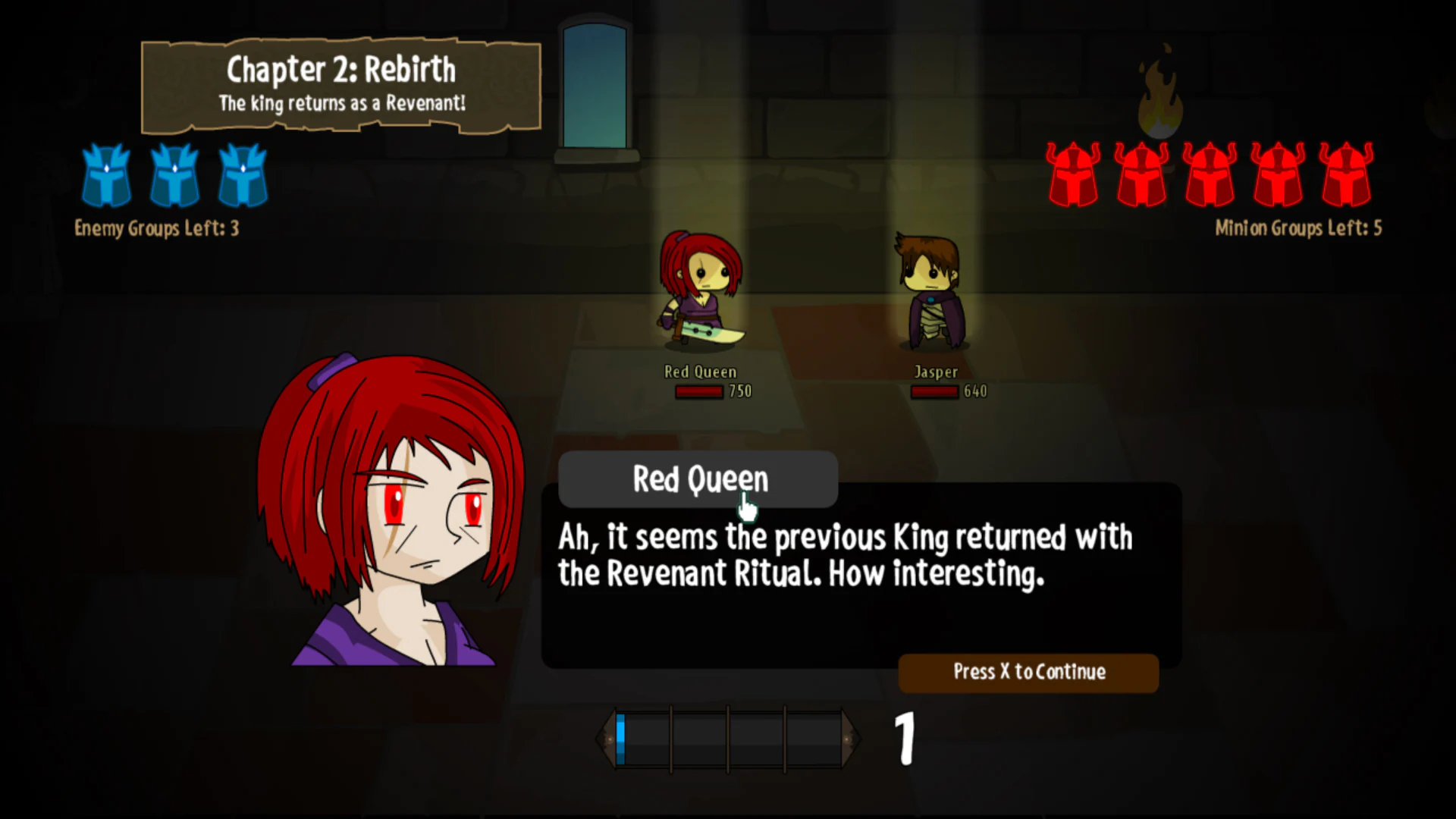Select the Red Queen's health bar
This screenshot has width=1456, height=819.
click(x=698, y=391)
